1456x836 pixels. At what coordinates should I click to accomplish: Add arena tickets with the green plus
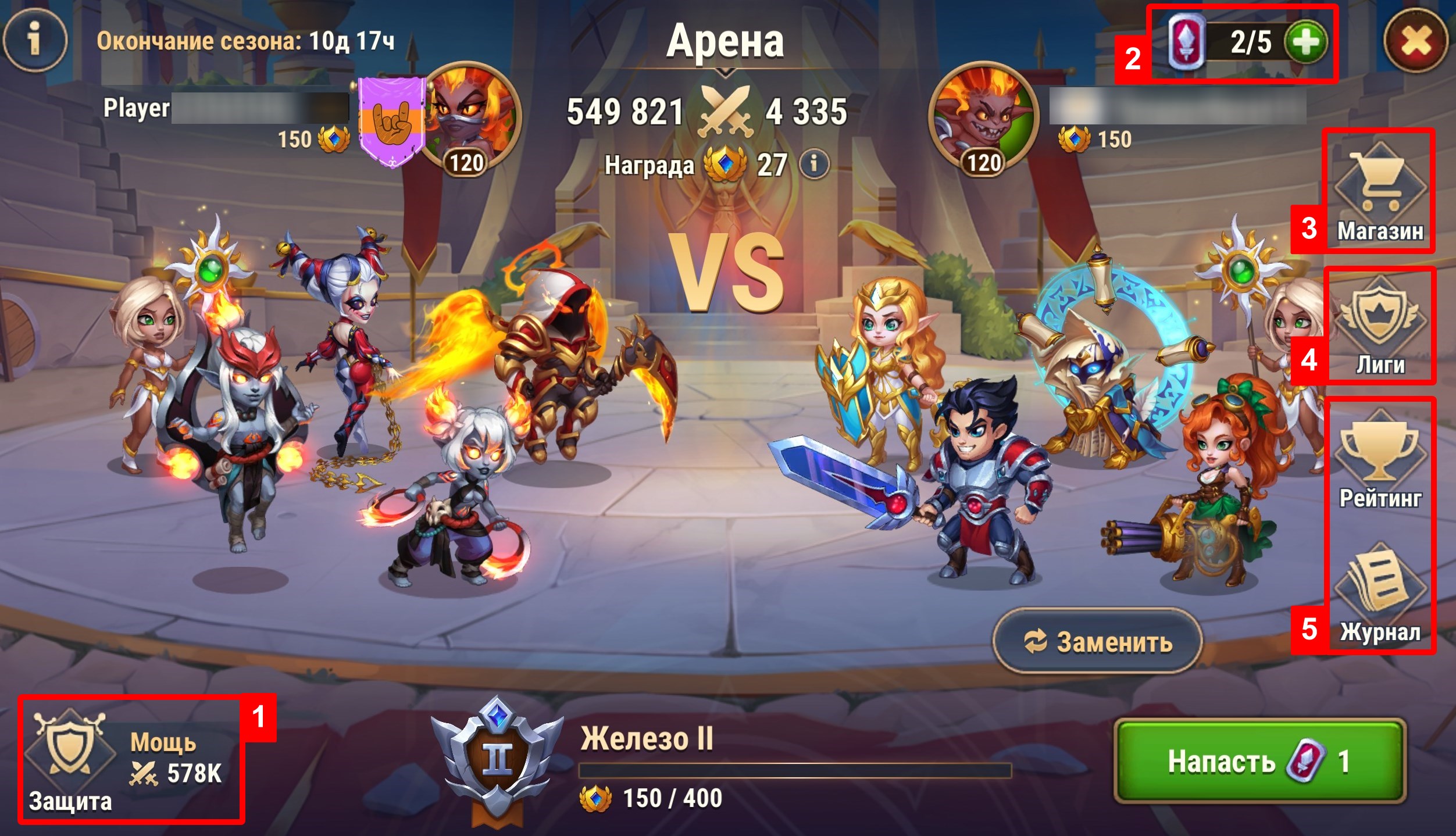coord(1306,42)
